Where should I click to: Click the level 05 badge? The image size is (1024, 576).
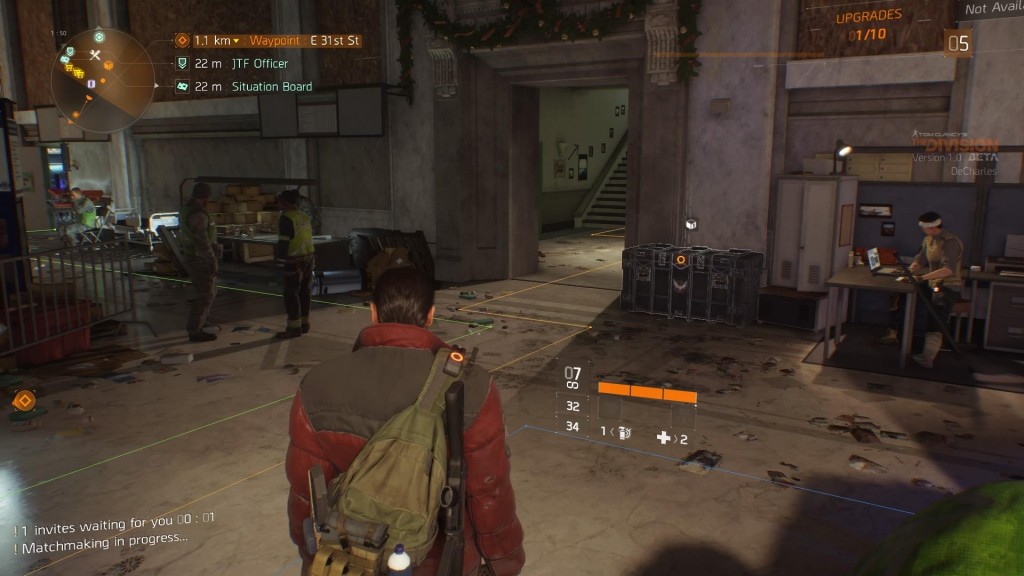pyautogui.click(x=958, y=43)
